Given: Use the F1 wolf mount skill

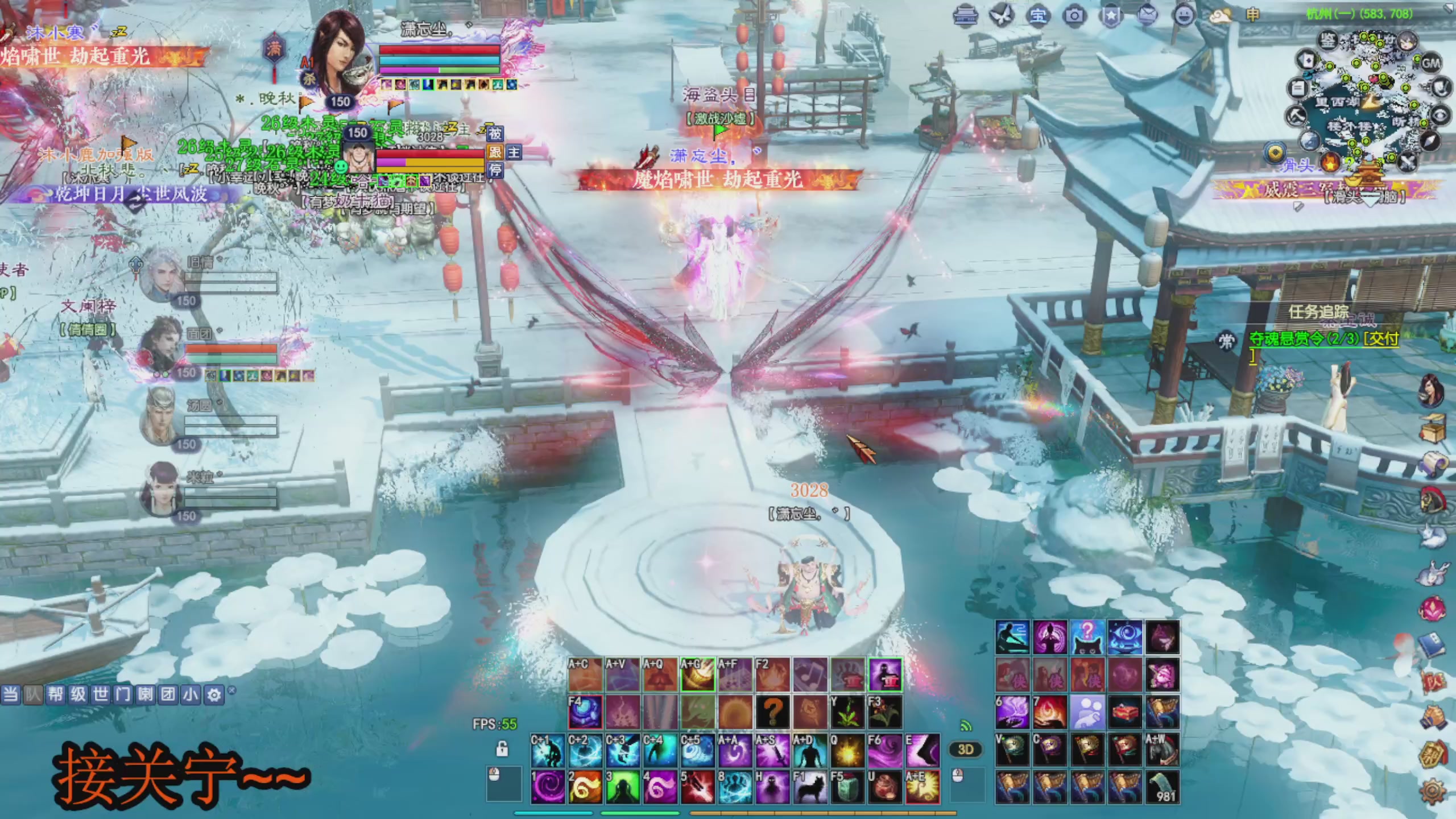Looking at the screenshot, I should 810,787.
